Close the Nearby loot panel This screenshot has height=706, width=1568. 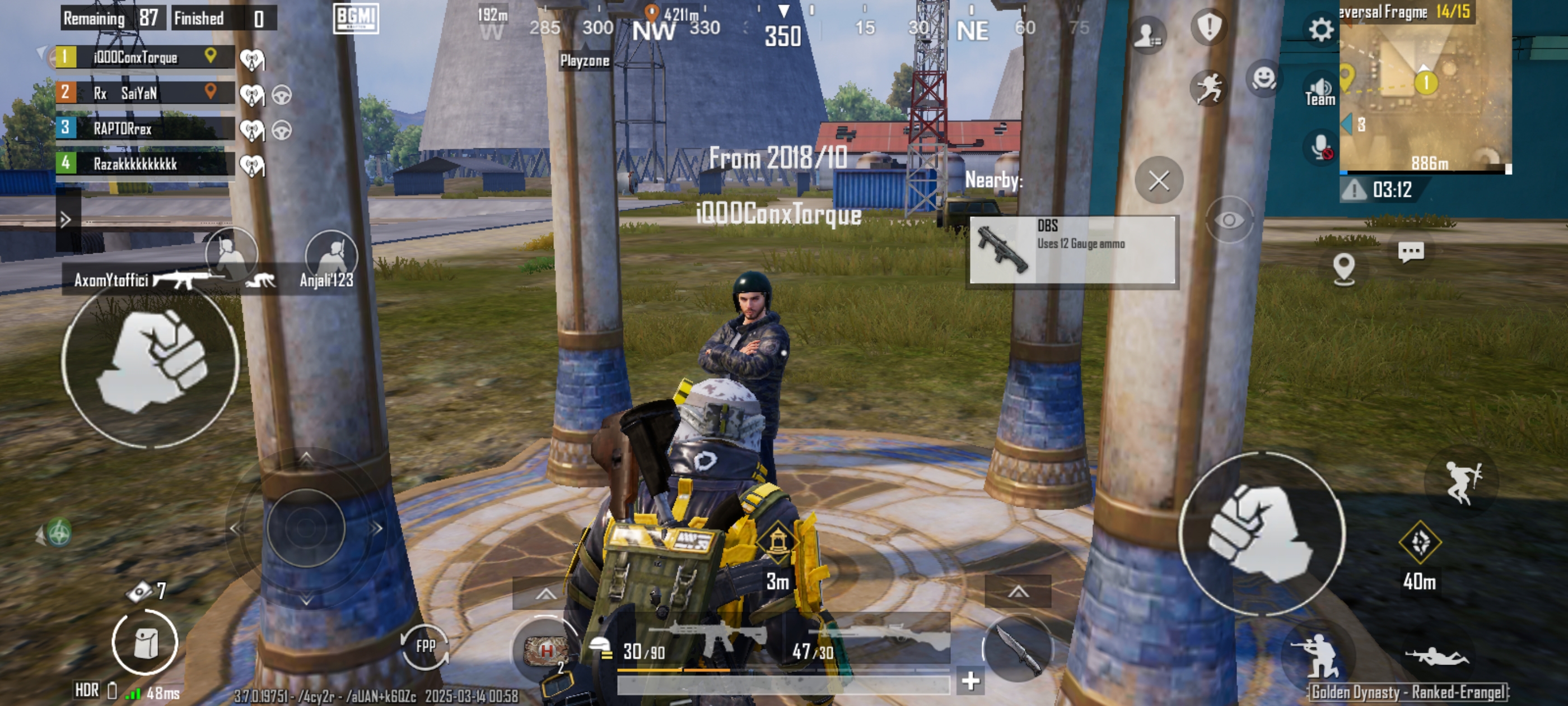[x=1158, y=180]
